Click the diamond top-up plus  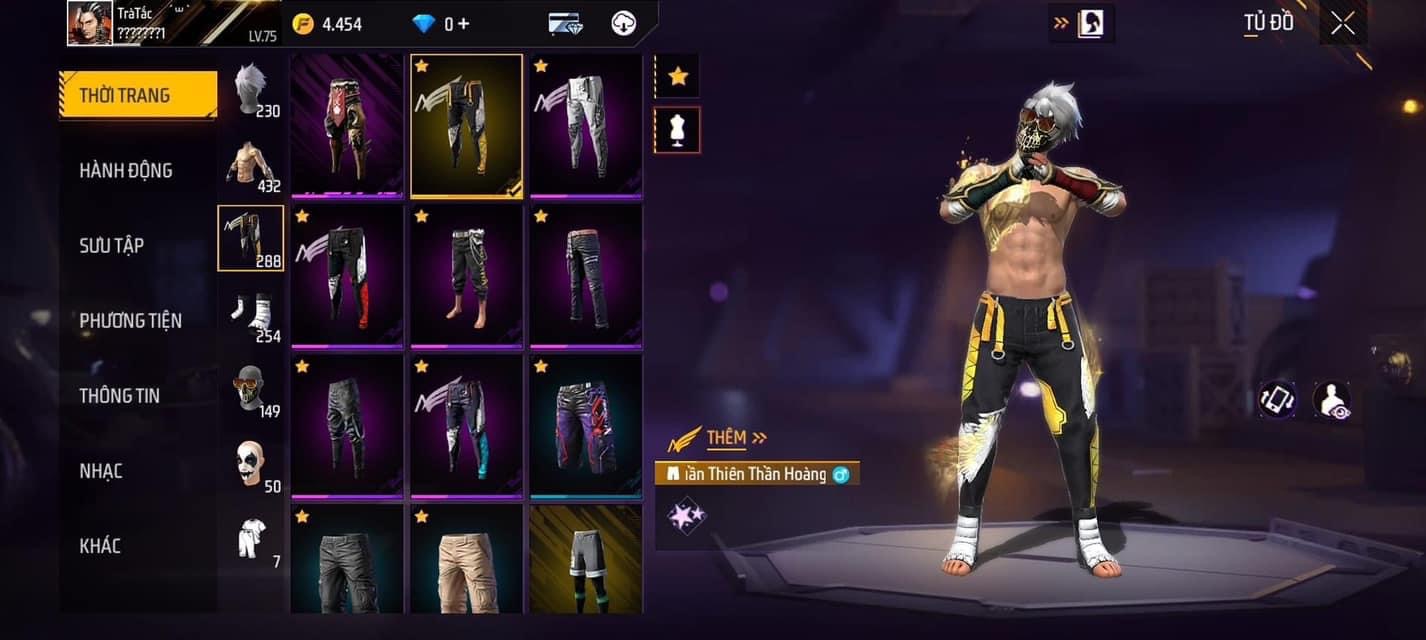463,24
